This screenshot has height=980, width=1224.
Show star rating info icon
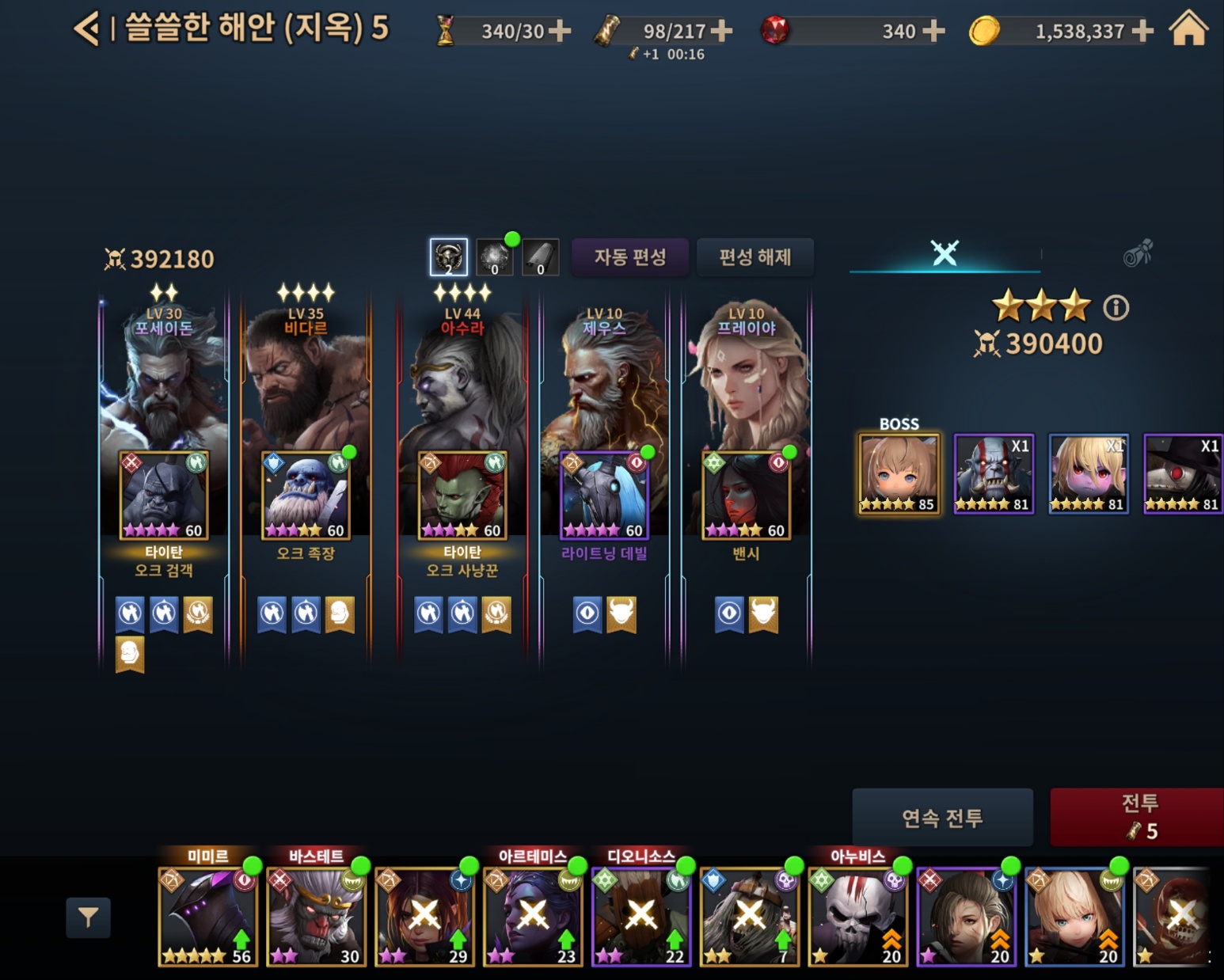1116,307
